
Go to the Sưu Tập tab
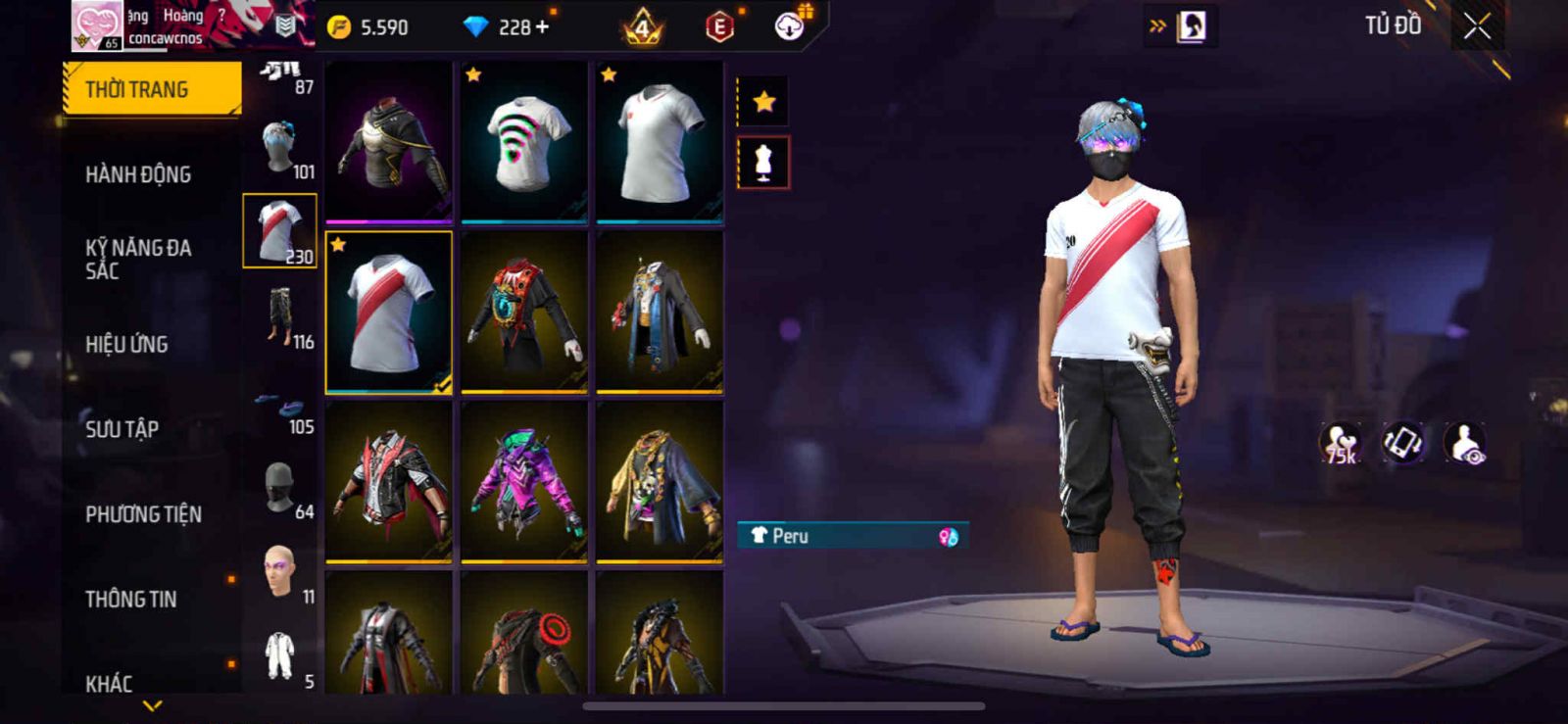coord(122,429)
